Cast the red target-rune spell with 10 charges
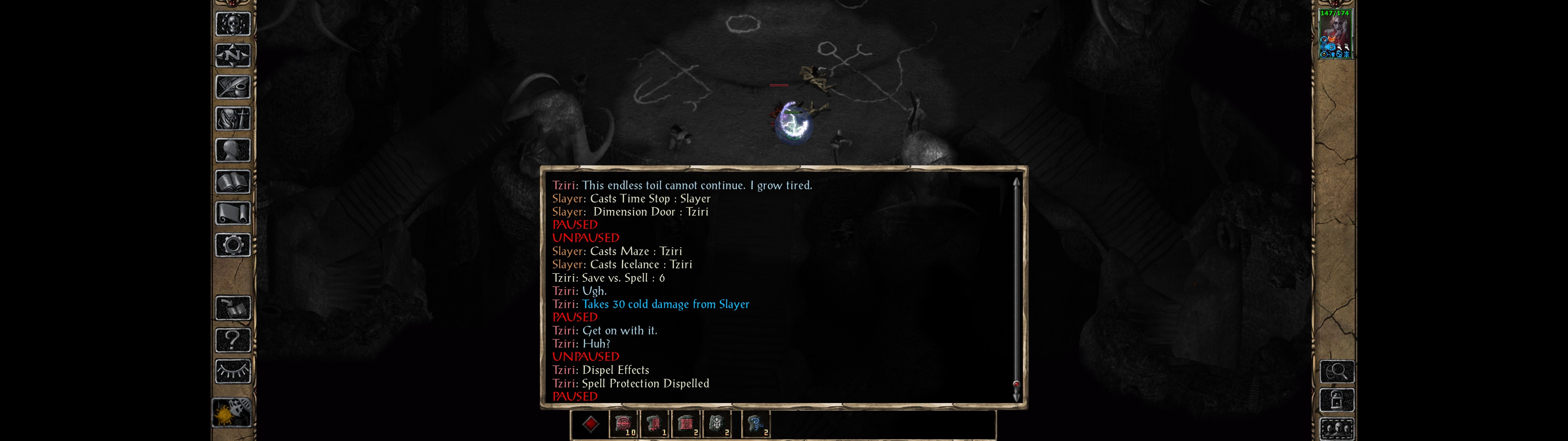Image resolution: width=1568 pixels, height=441 pixels. tap(623, 424)
